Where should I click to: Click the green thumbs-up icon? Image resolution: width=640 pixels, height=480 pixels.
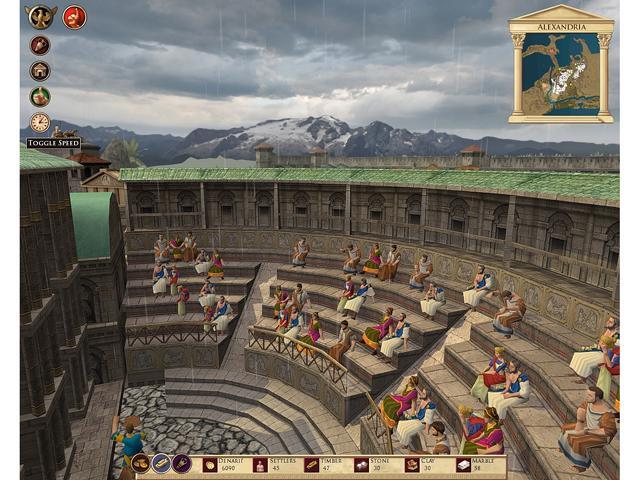[40, 97]
